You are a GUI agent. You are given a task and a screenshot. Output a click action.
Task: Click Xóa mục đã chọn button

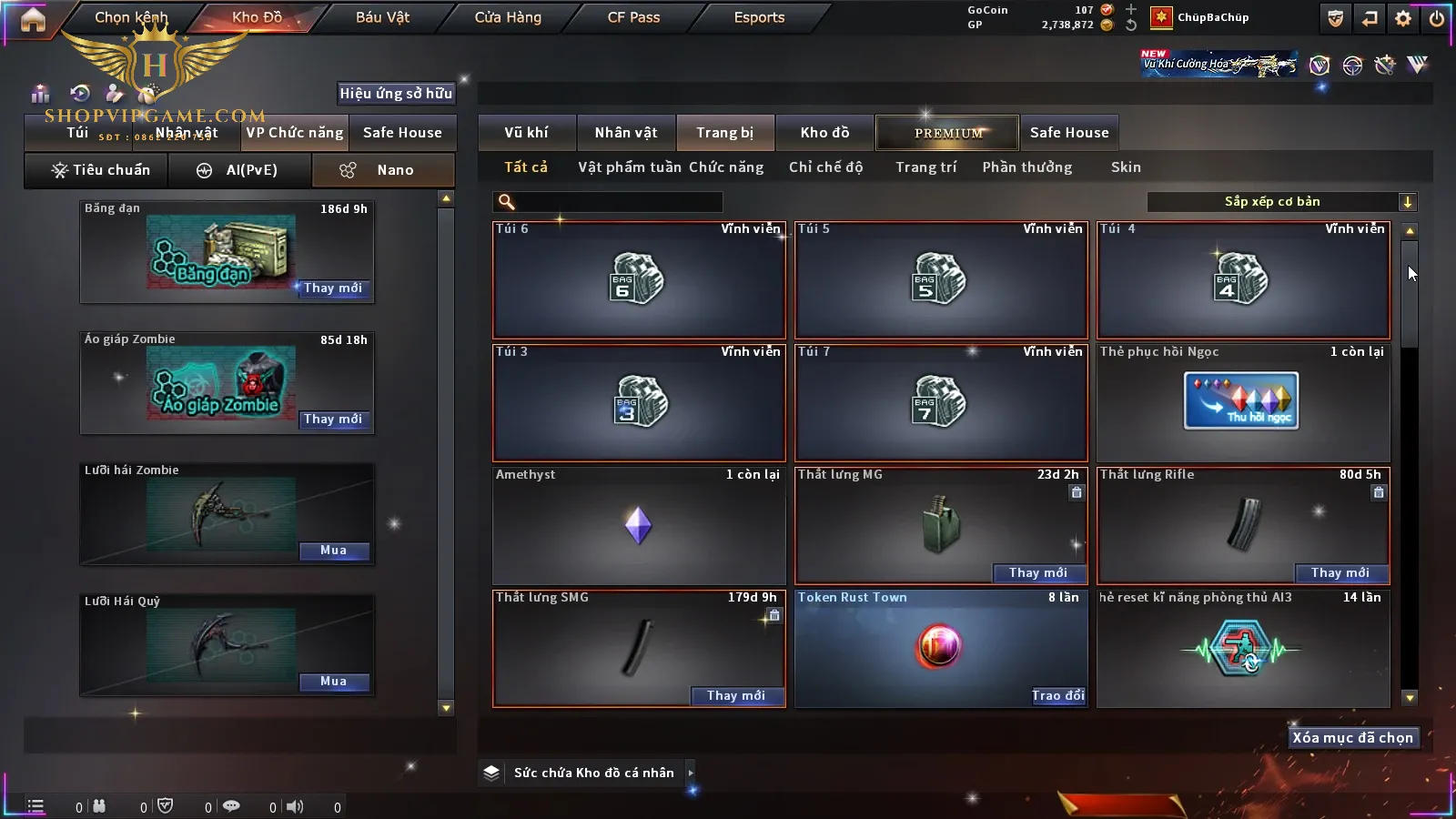1352,738
